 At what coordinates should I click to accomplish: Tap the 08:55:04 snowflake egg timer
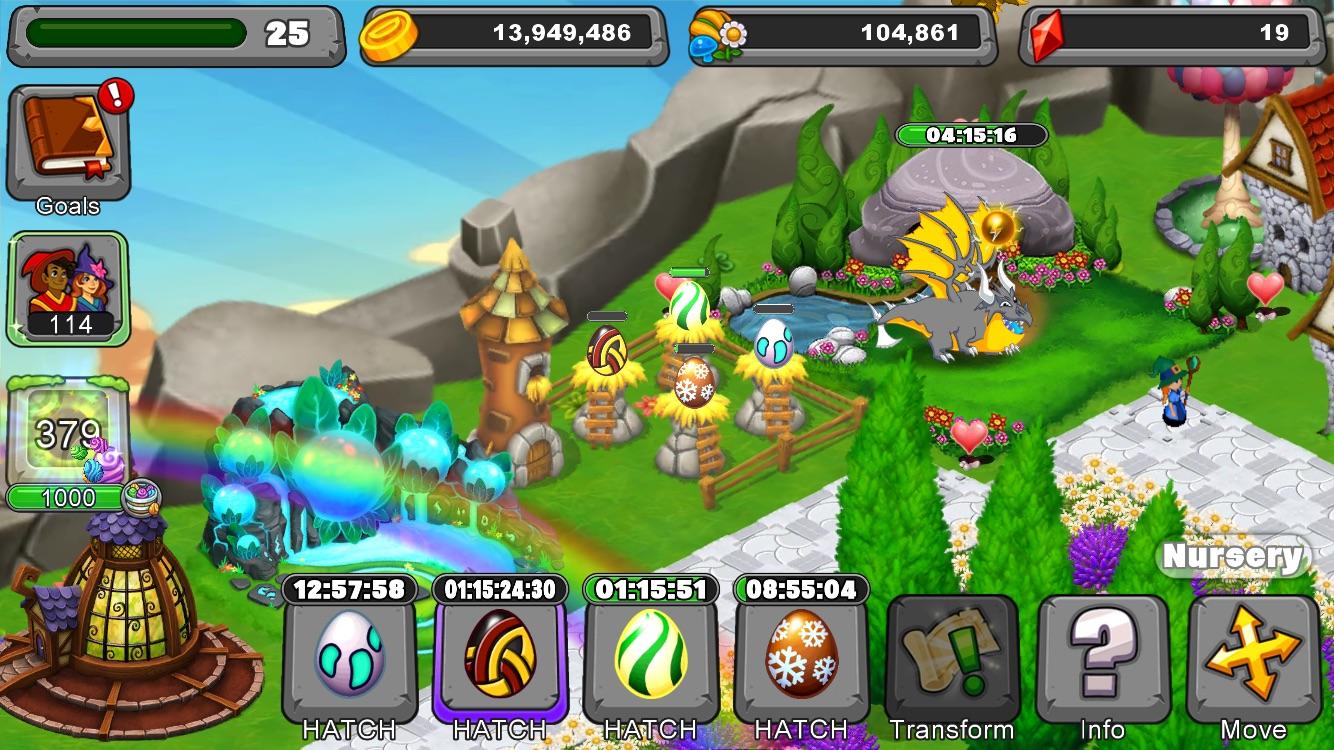point(798,590)
